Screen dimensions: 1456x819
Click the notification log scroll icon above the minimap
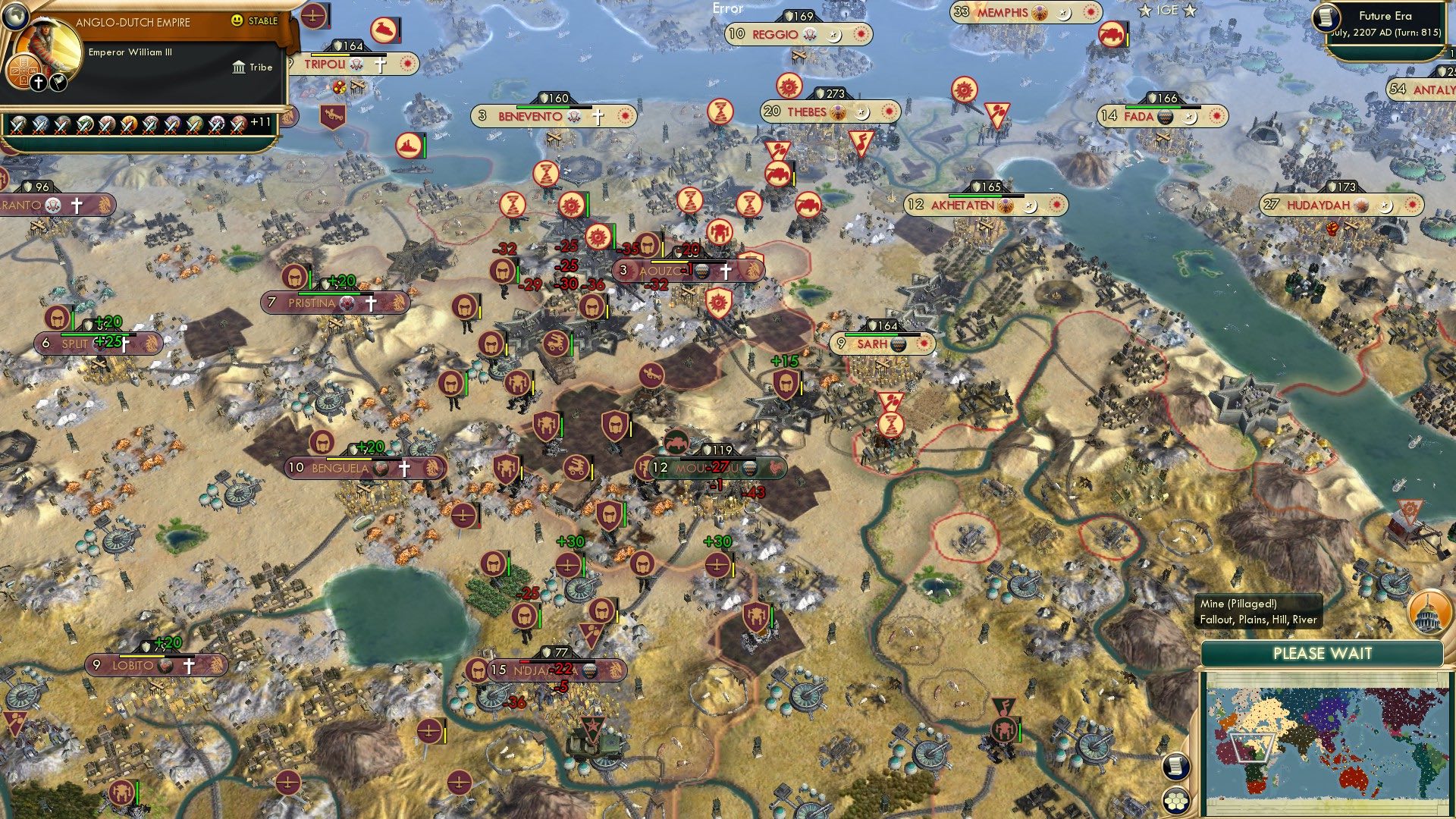coord(1175,766)
